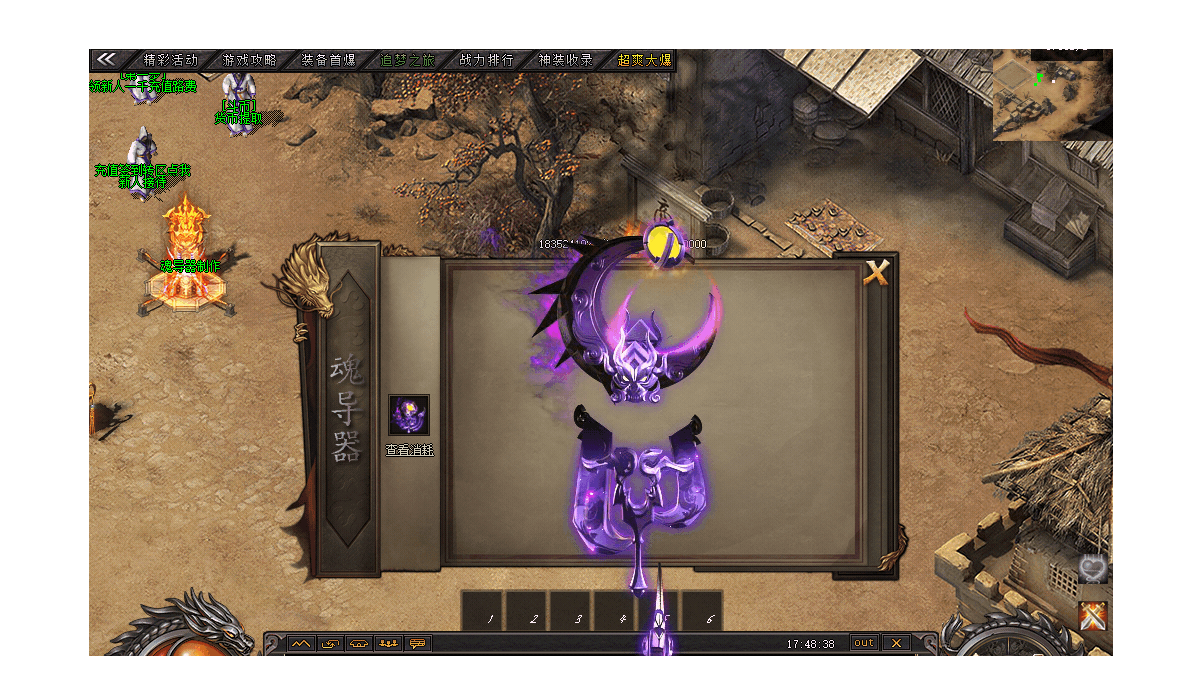
Task: Show the 战力排行 power ranking
Action: tap(486, 60)
